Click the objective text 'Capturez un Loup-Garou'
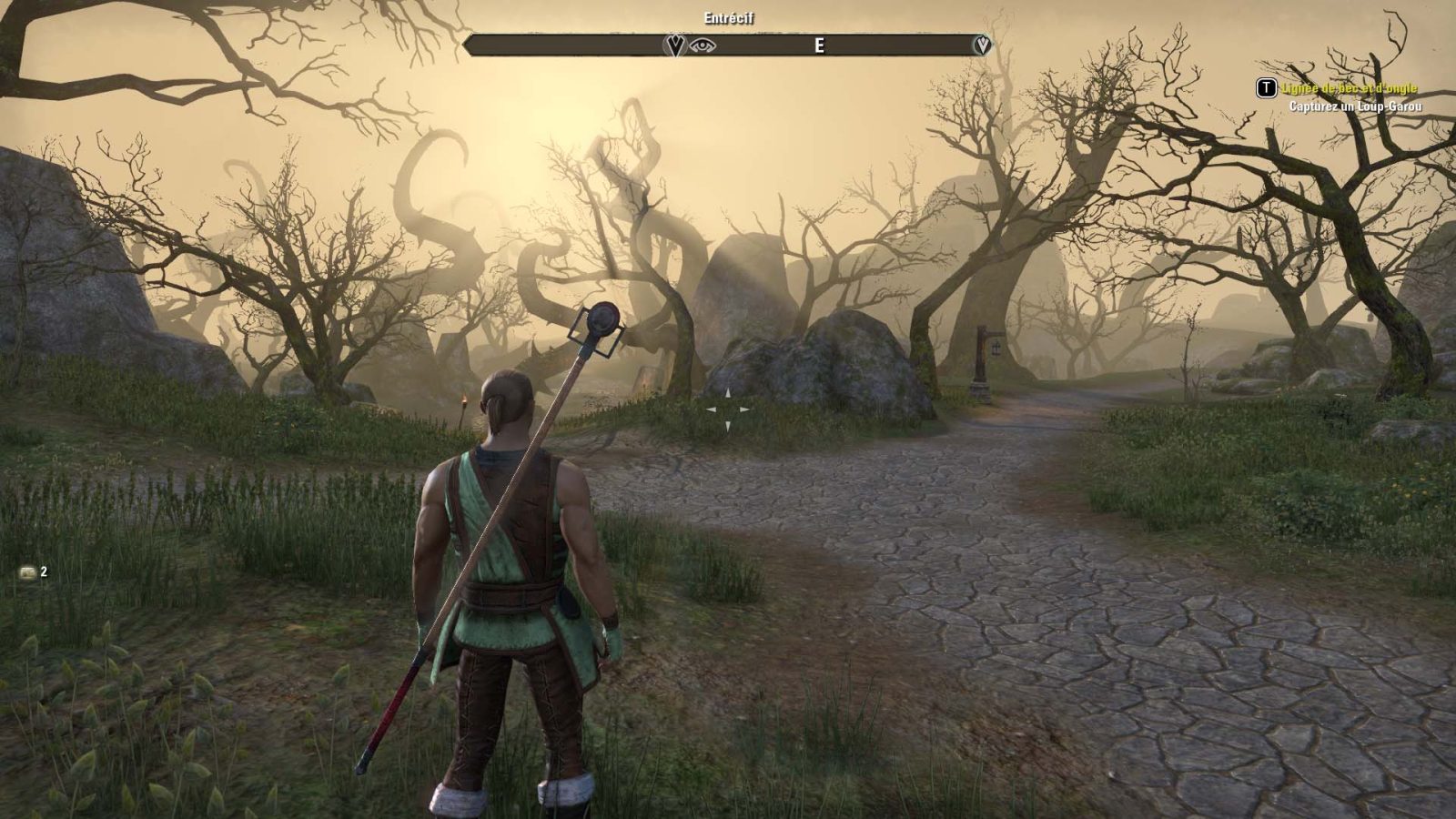The height and width of the screenshot is (819, 1456). (1356, 106)
